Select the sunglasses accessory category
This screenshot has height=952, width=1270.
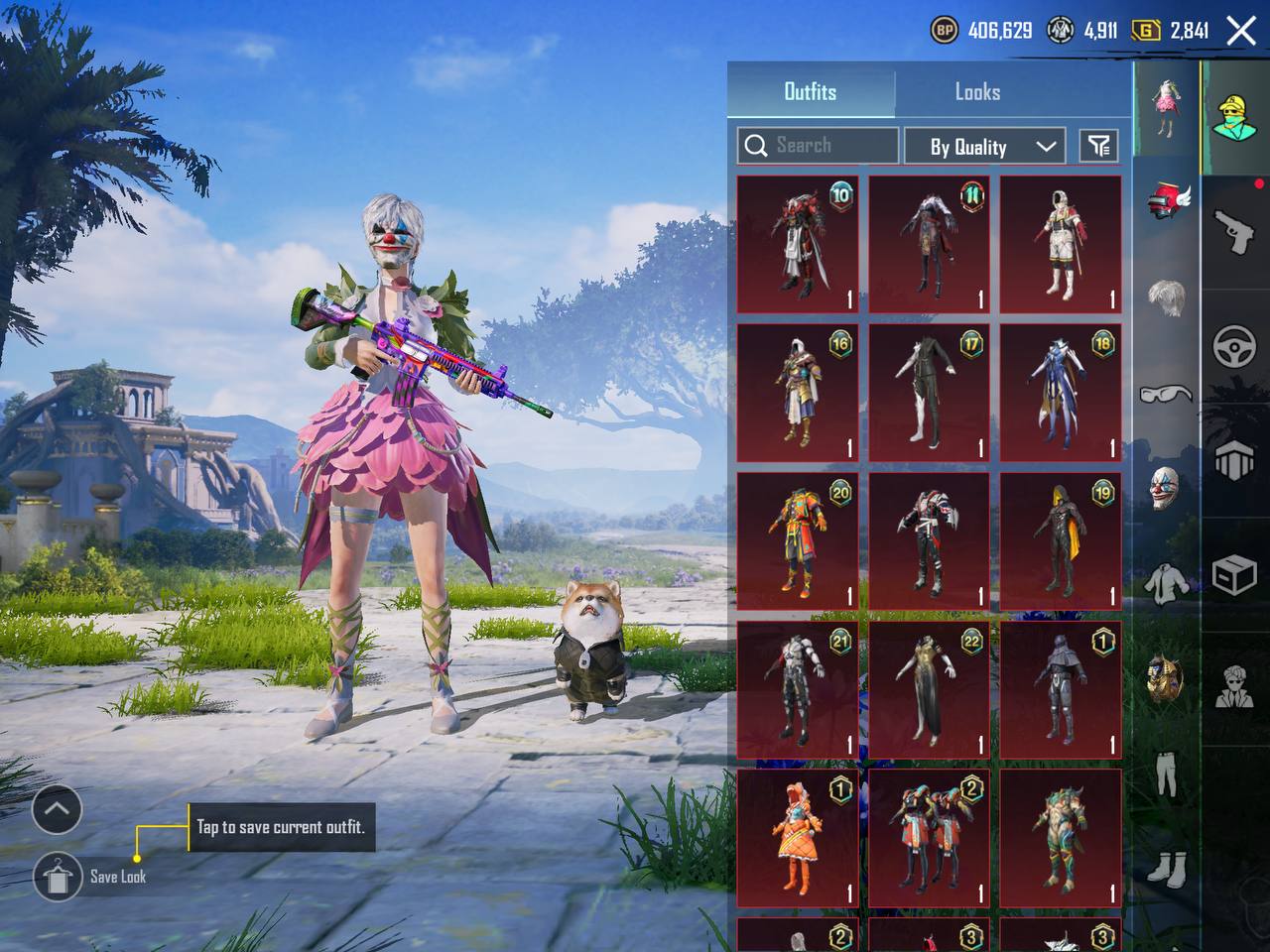coord(1166,394)
